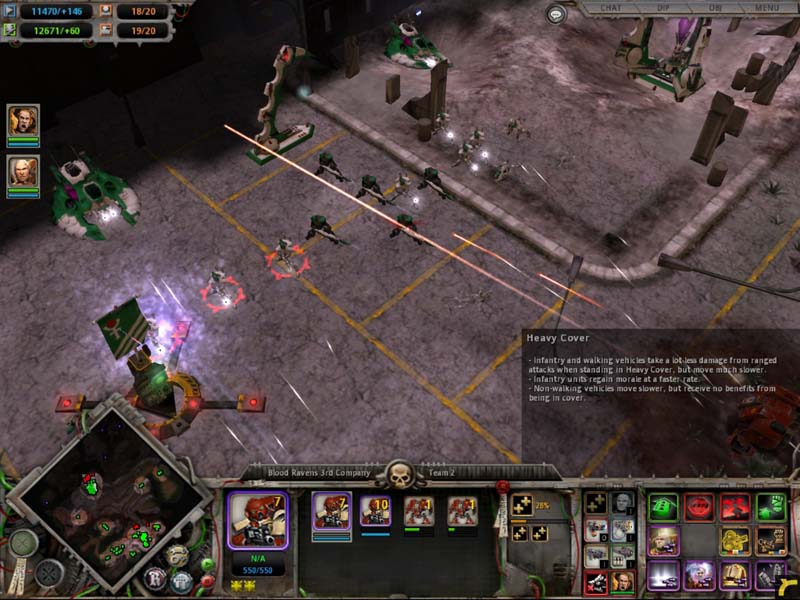Click the golden cross reinforce icon beside 28%

pos(521,506)
